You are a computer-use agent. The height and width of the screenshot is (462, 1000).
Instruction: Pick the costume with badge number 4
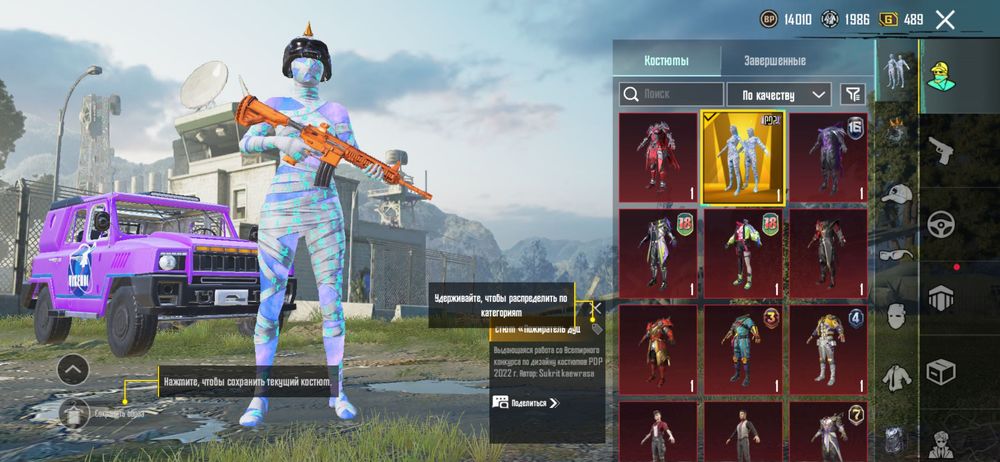click(x=829, y=348)
